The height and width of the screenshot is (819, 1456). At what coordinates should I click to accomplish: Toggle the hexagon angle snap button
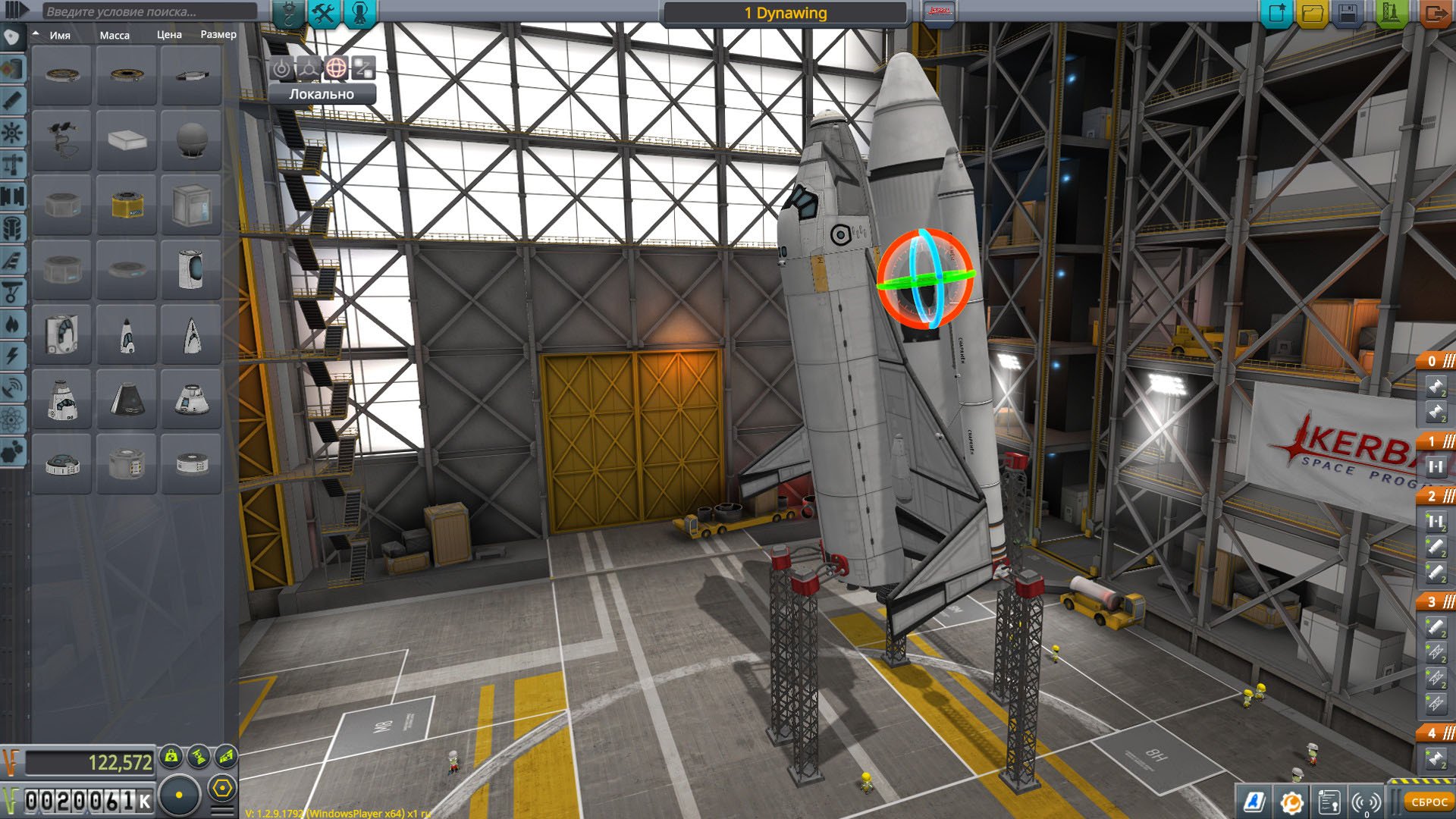tap(222, 789)
